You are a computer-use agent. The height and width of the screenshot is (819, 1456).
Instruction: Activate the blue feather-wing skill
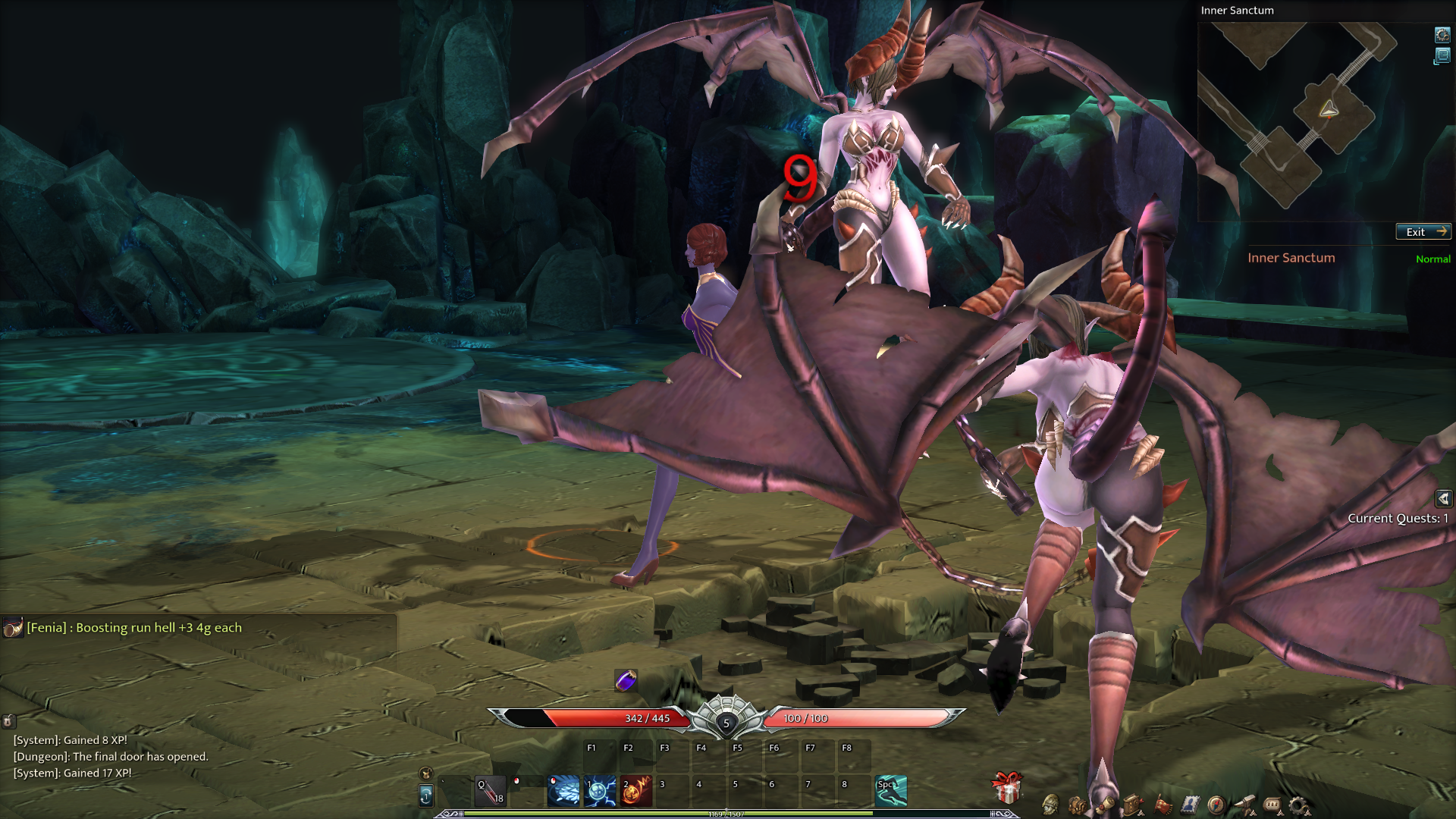(563, 791)
